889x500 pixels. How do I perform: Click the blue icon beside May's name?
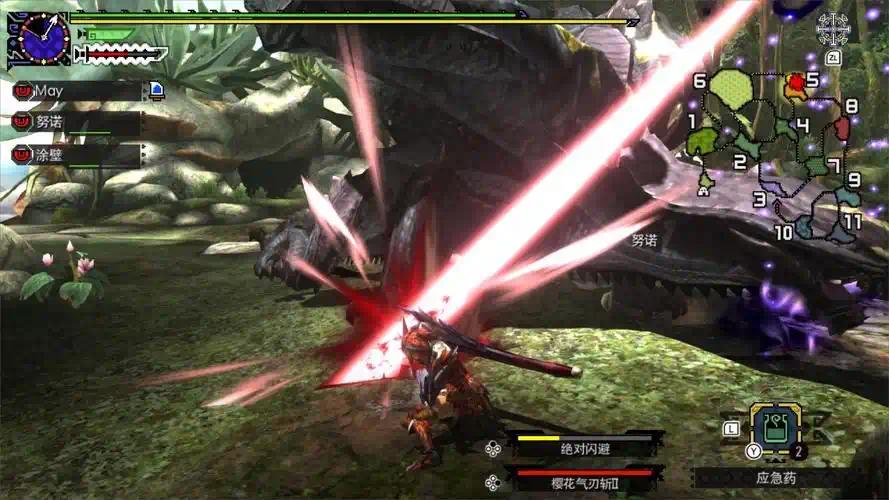[157, 91]
